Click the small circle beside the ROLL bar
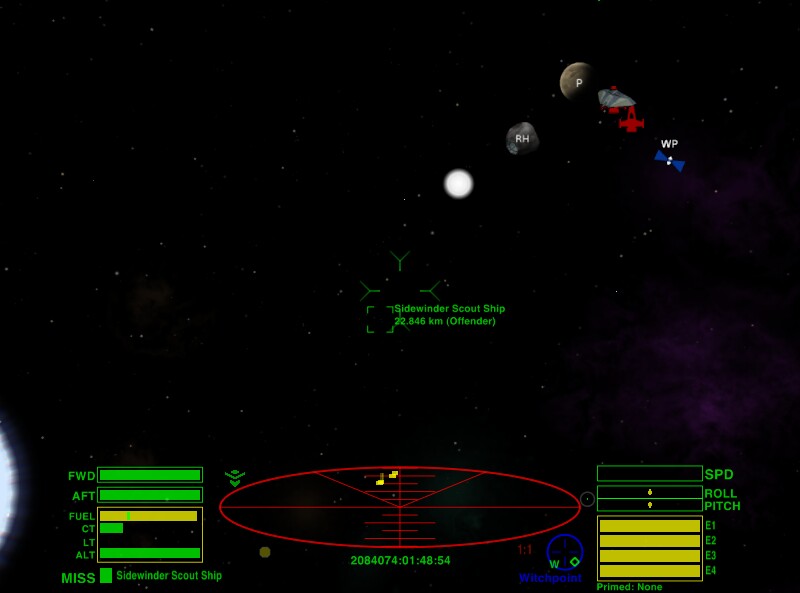800x593 pixels. point(587,499)
